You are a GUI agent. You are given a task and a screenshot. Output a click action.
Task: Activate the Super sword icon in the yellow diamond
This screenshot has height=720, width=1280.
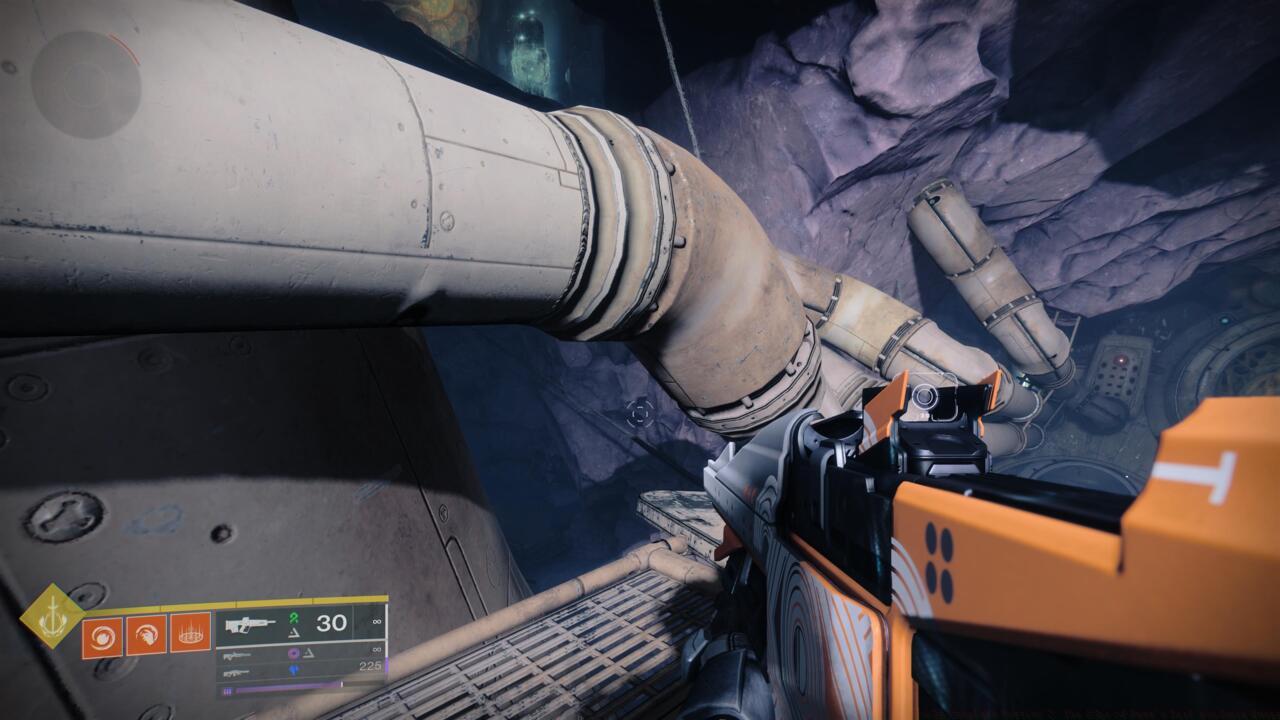coord(53,616)
